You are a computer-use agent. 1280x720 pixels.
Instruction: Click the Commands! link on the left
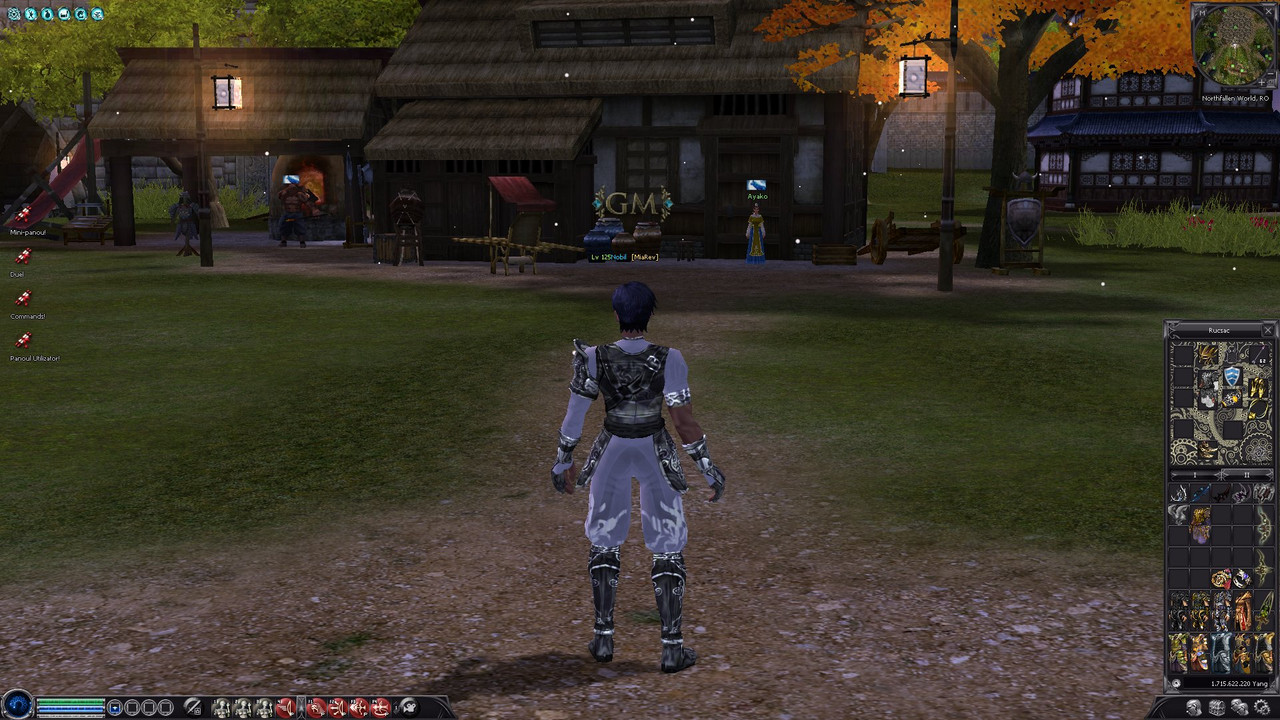point(28,316)
